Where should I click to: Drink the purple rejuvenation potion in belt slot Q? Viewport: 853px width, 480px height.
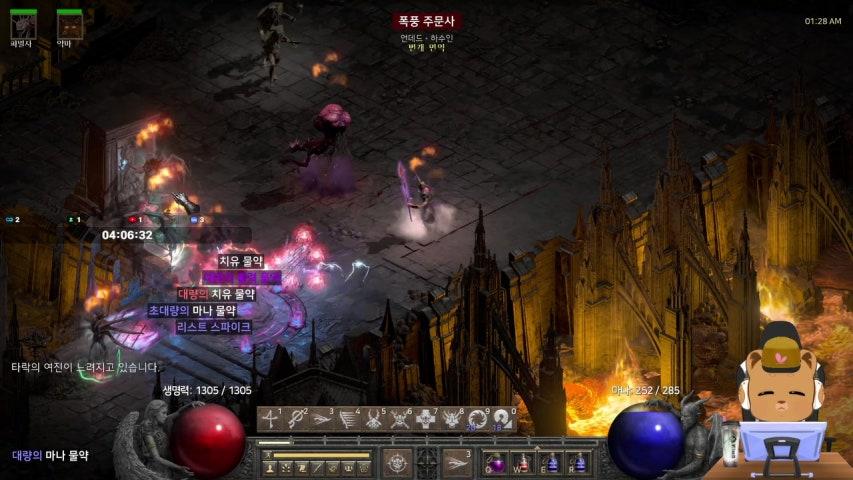[x=496, y=463]
